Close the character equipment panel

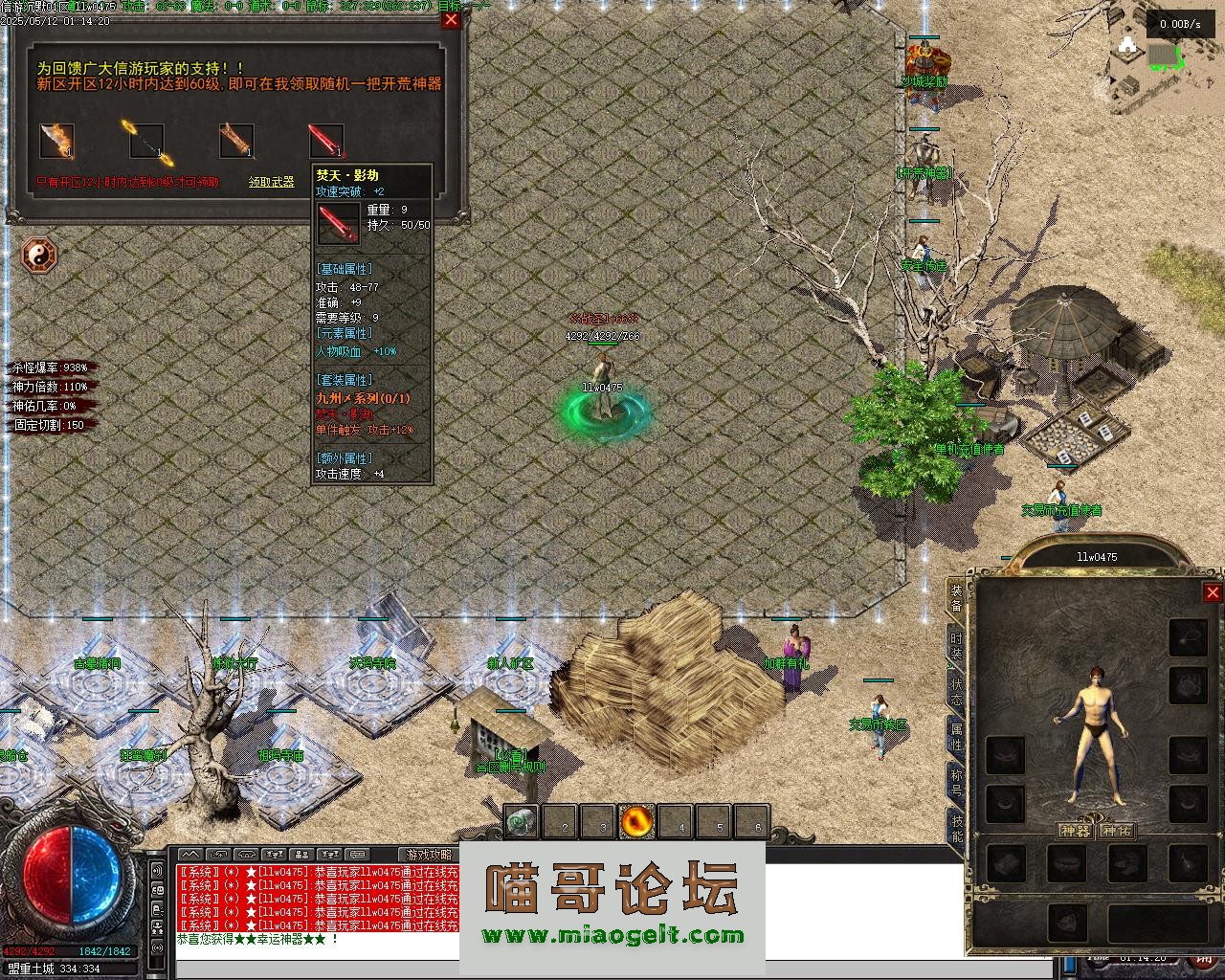[1212, 592]
